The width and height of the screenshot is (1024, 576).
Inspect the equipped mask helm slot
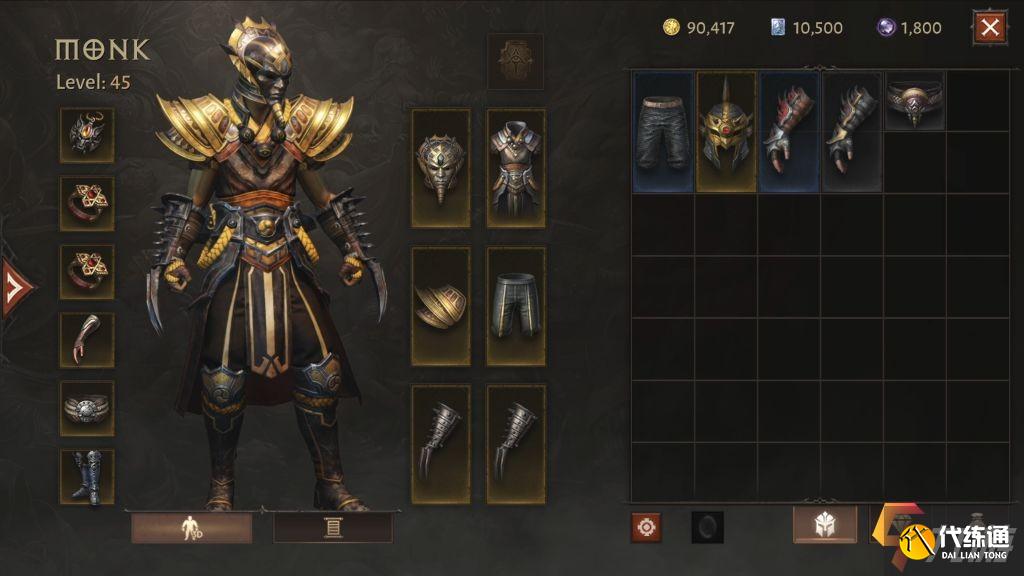(x=441, y=168)
